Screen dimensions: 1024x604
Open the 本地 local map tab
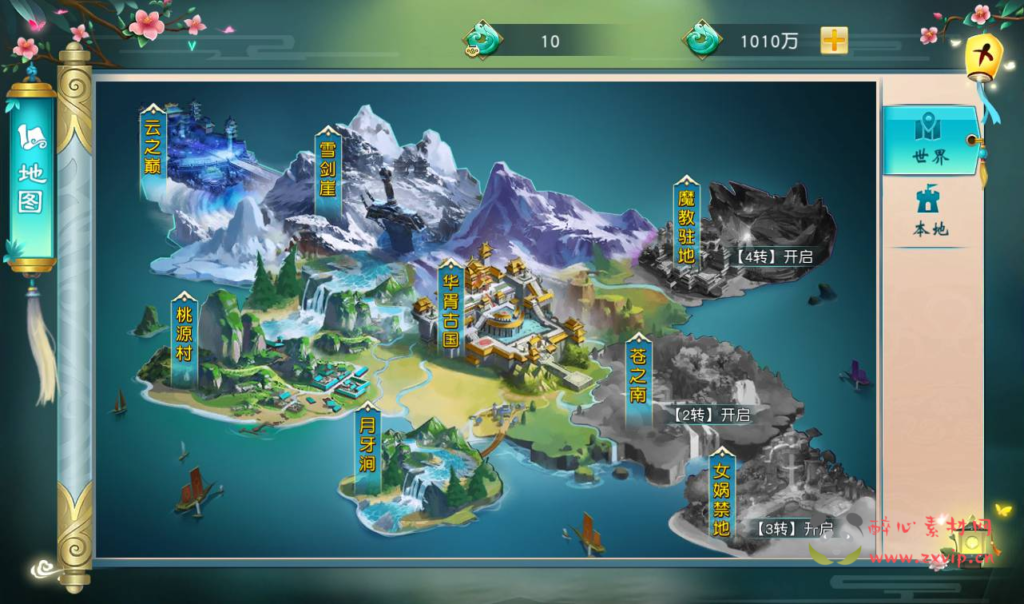(930, 212)
